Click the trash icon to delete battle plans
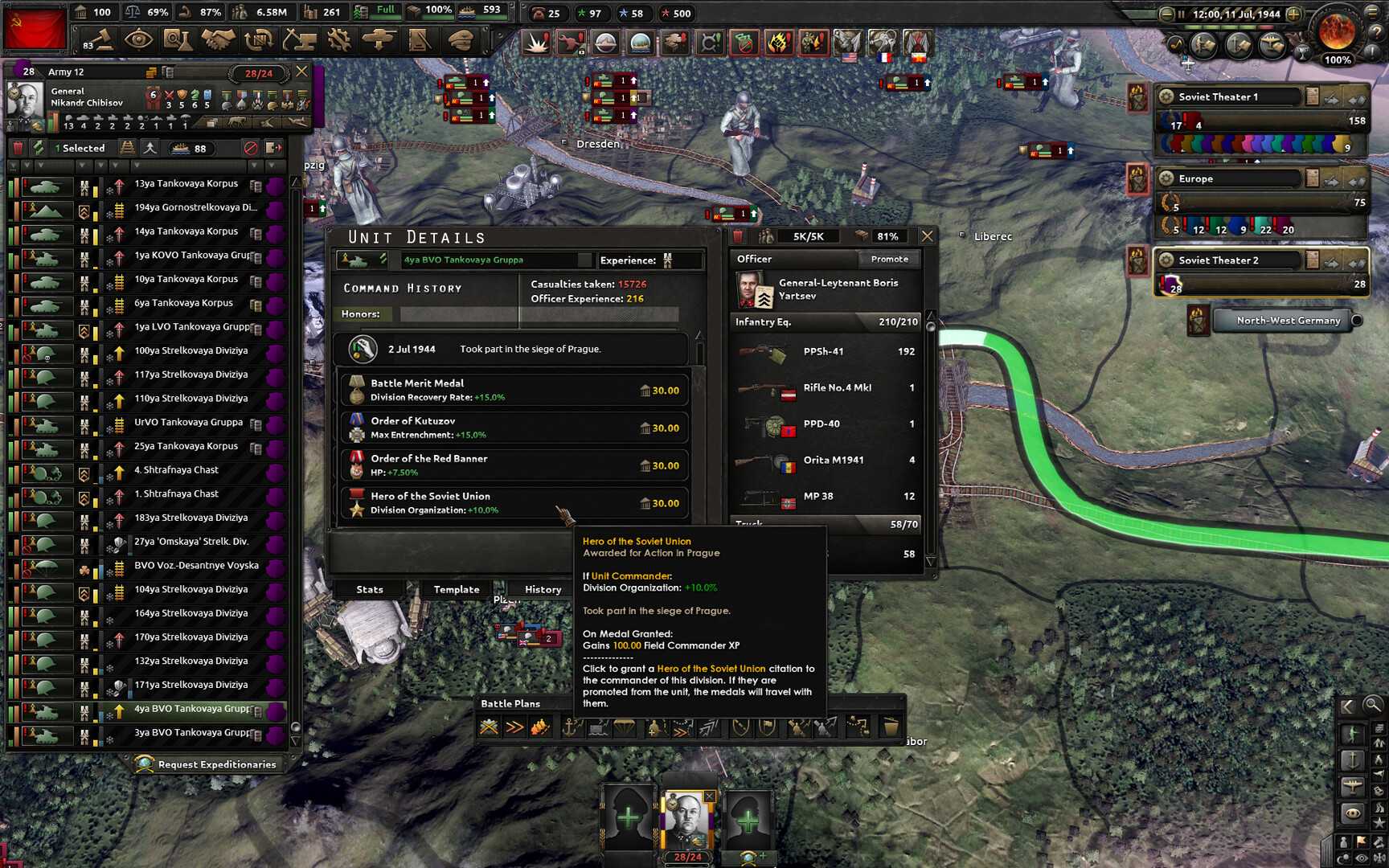Viewport: 1389px width, 868px height. pyautogui.click(x=890, y=727)
